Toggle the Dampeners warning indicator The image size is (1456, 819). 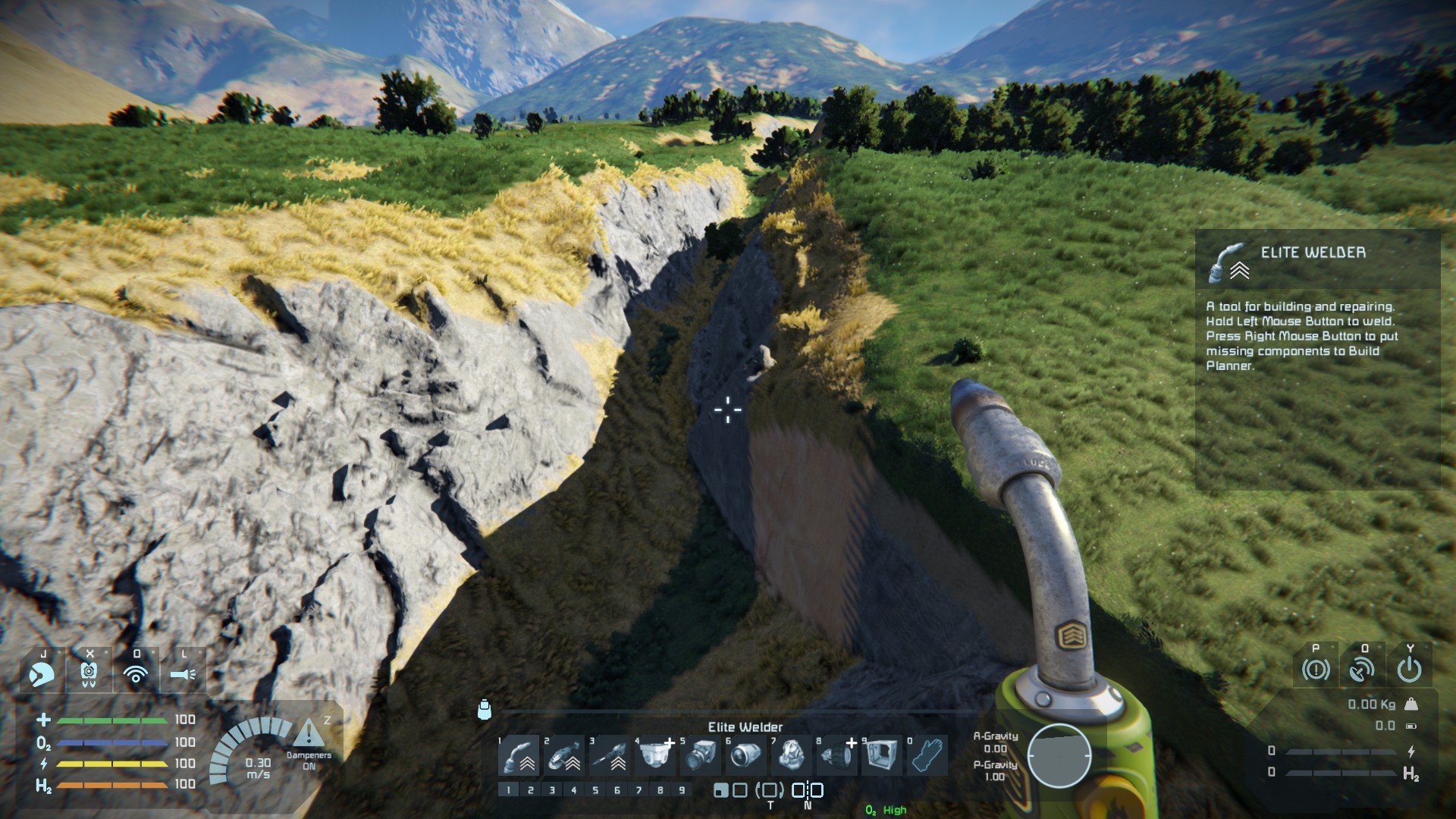pos(309,737)
